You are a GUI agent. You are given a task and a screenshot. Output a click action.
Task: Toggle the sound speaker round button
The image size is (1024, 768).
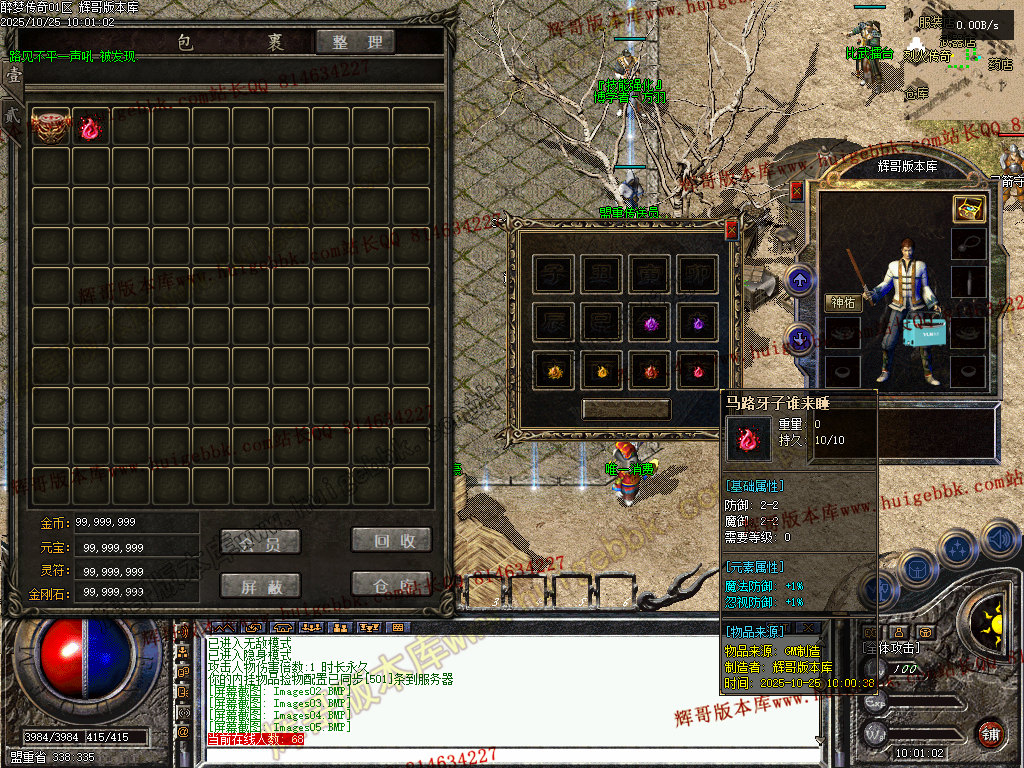click(x=999, y=539)
